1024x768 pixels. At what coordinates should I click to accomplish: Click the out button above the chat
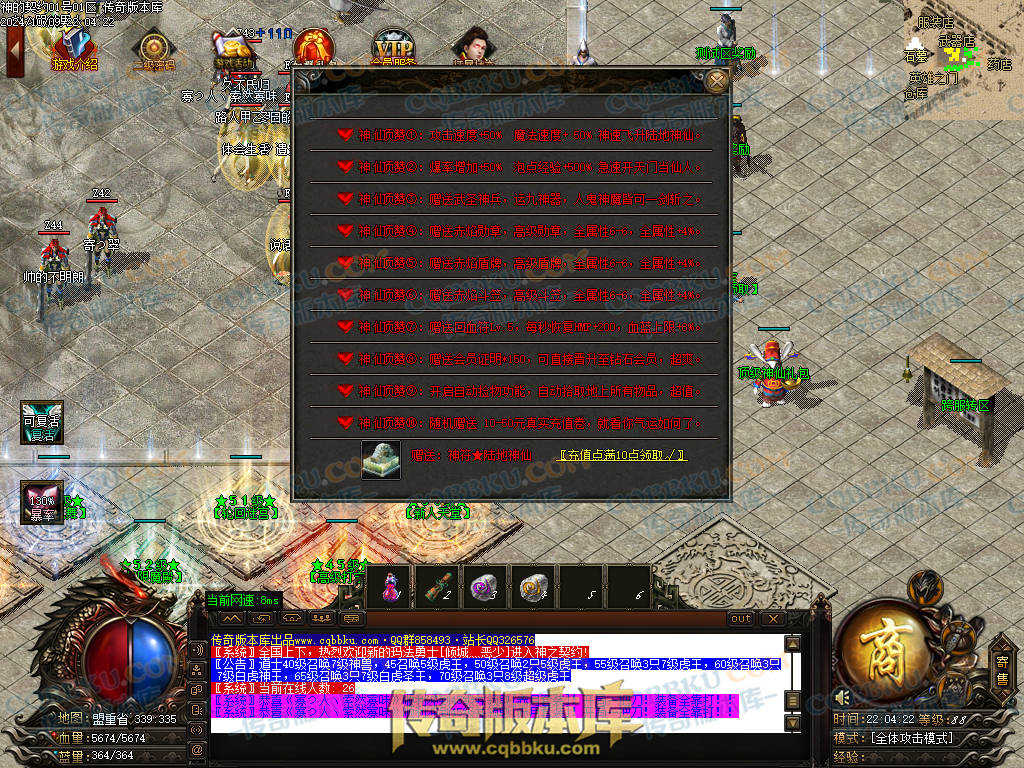click(741, 619)
